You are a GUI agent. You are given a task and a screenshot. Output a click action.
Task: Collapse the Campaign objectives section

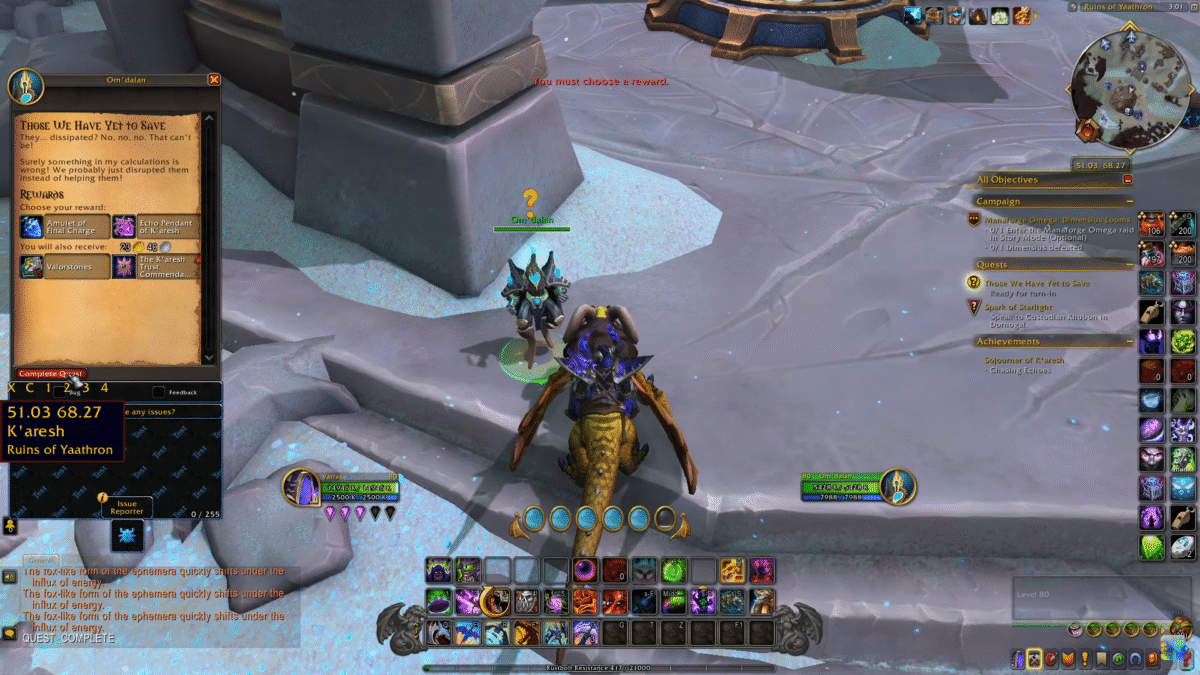coord(1128,202)
